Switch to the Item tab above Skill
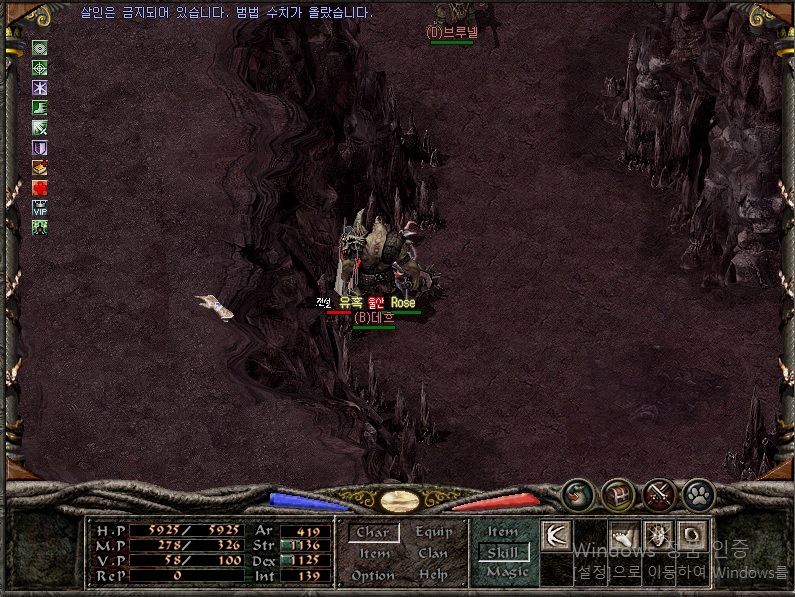This screenshot has width=795, height=597. pyautogui.click(x=503, y=531)
